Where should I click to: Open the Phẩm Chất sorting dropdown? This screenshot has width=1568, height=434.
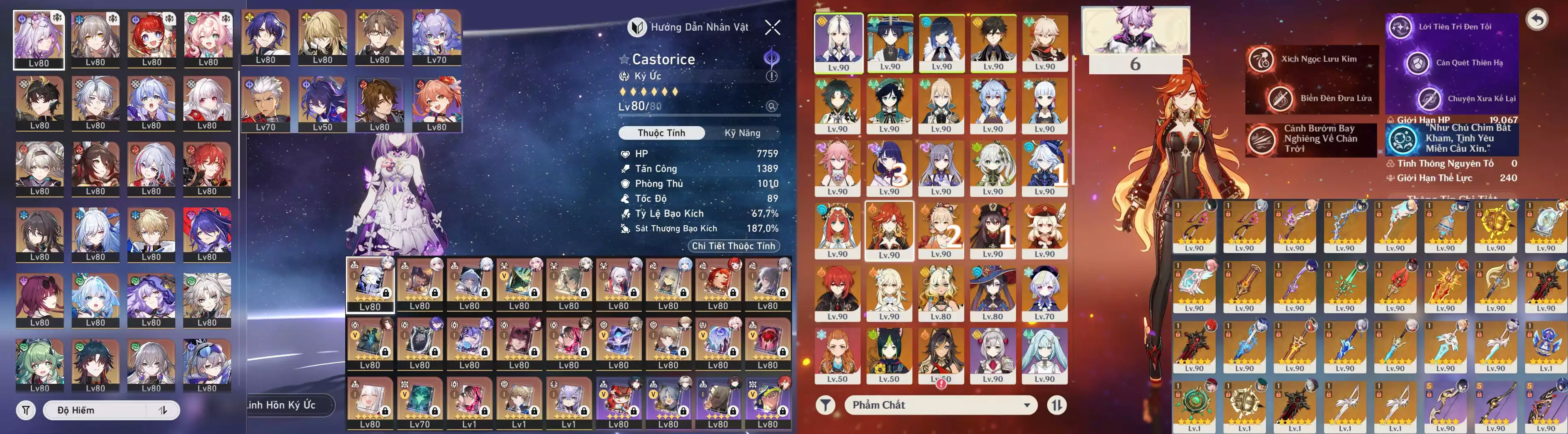coord(941,405)
